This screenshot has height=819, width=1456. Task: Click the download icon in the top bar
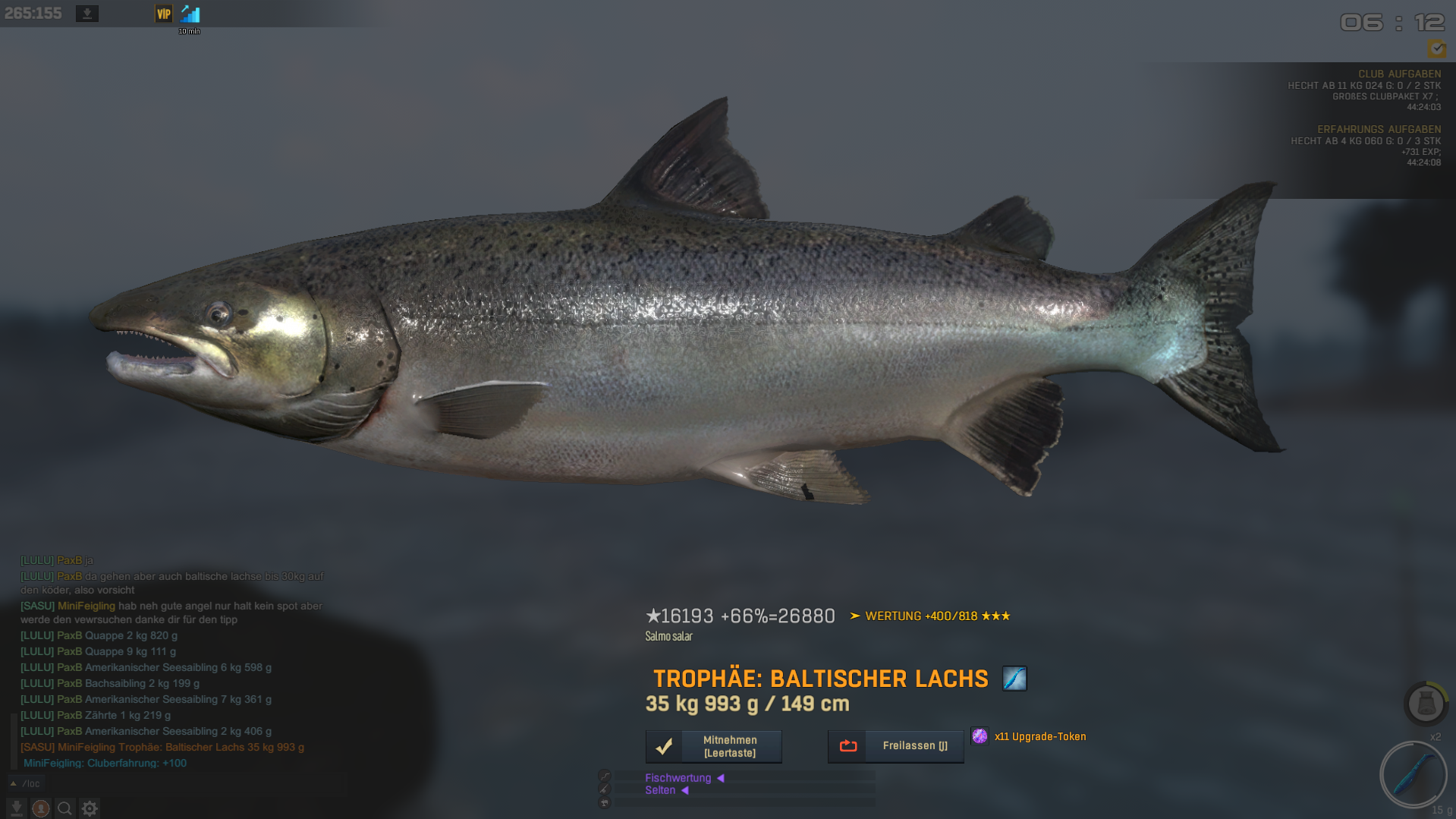pos(87,14)
